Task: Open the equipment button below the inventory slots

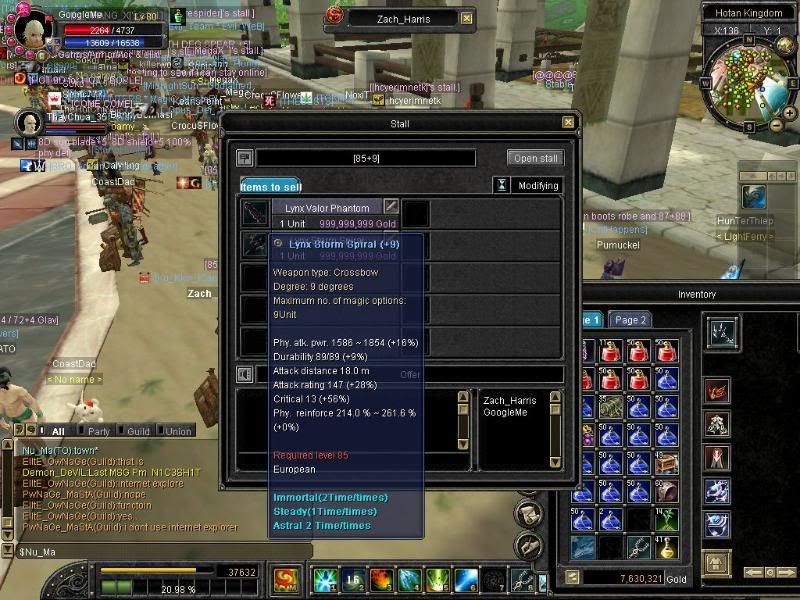Action: click(716, 563)
